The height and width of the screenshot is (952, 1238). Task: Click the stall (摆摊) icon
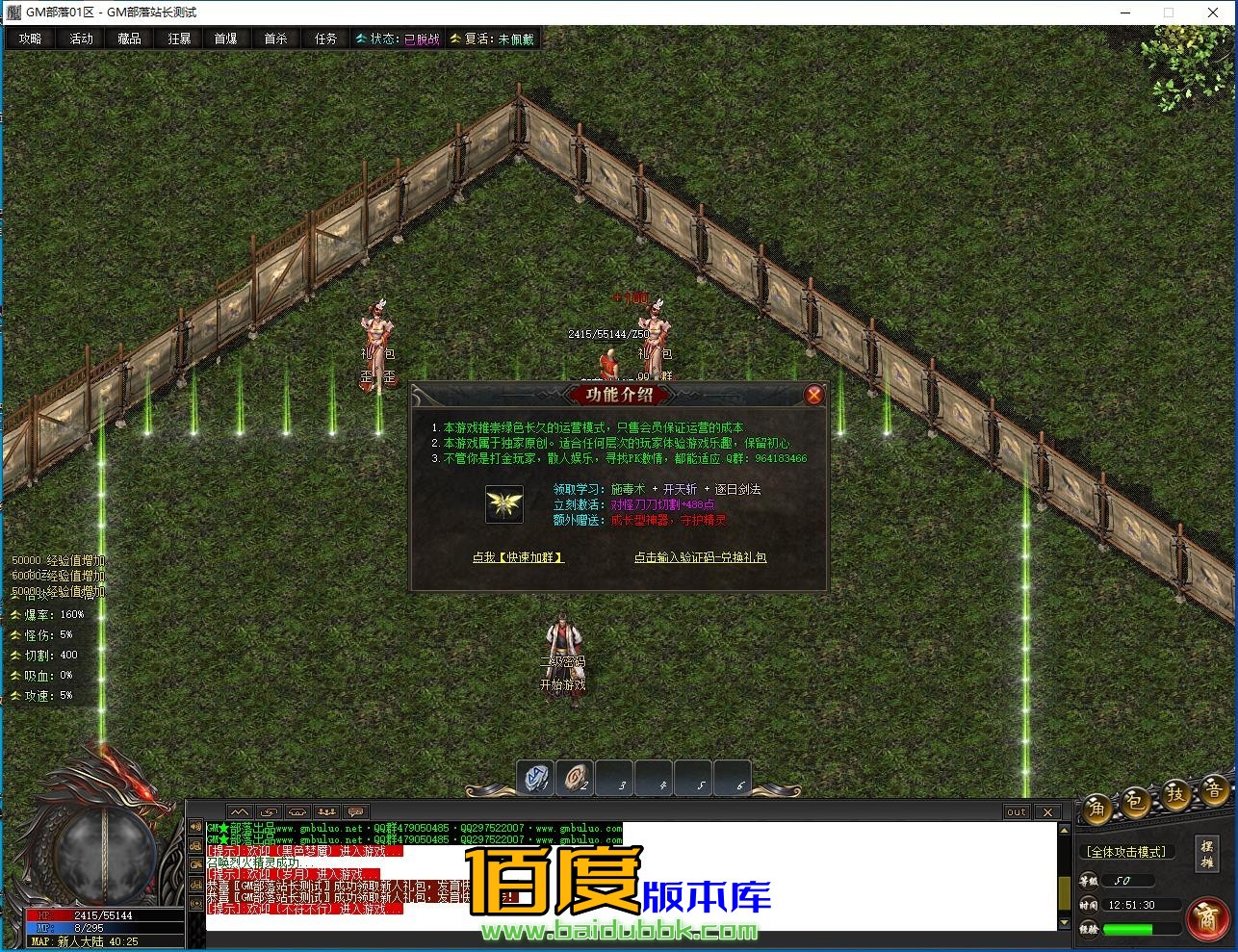click(1206, 853)
